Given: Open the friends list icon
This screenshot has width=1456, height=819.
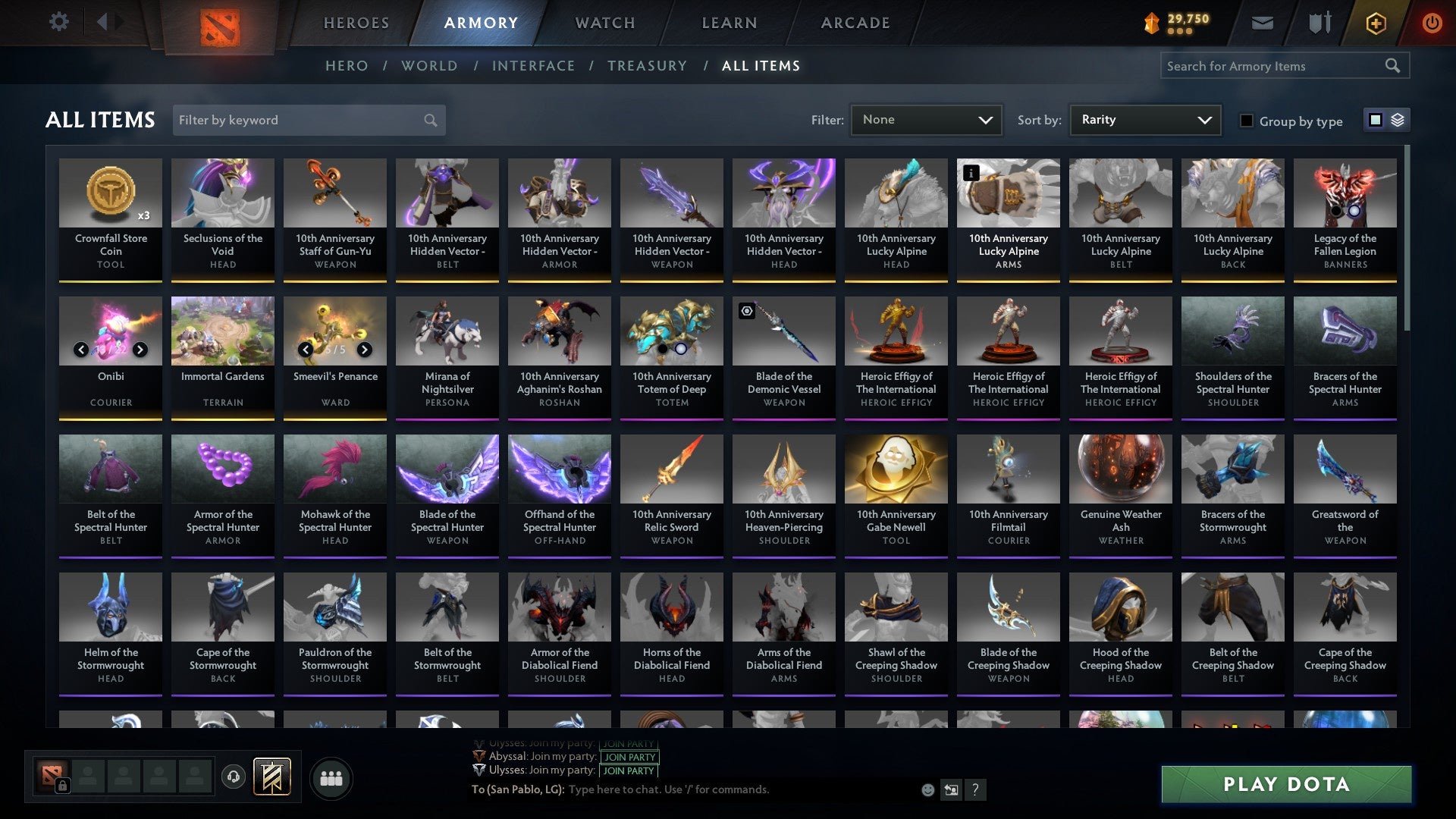Looking at the screenshot, I should pos(330,777).
